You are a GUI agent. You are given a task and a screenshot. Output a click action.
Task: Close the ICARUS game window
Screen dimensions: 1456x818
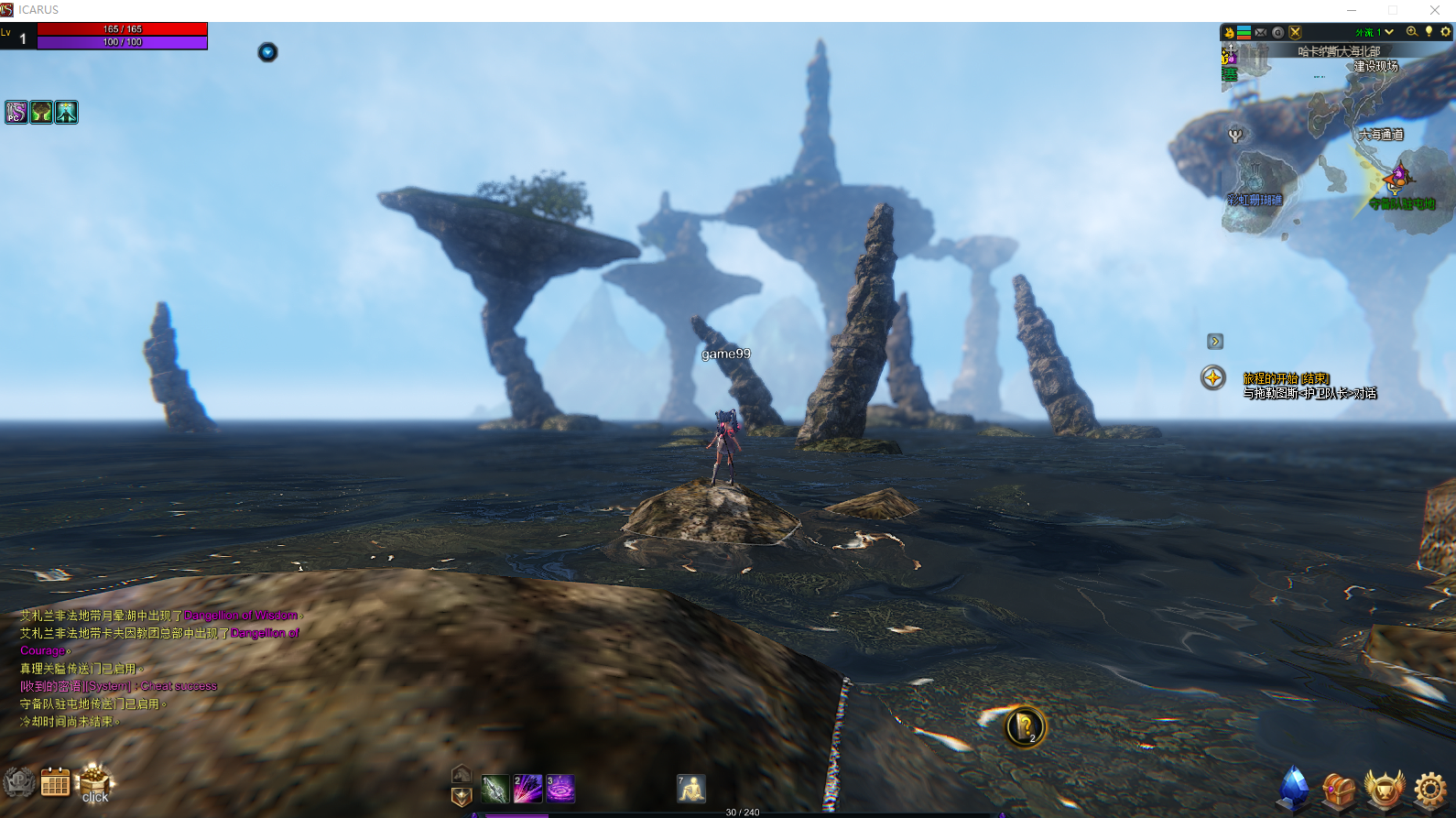[x=1434, y=10]
